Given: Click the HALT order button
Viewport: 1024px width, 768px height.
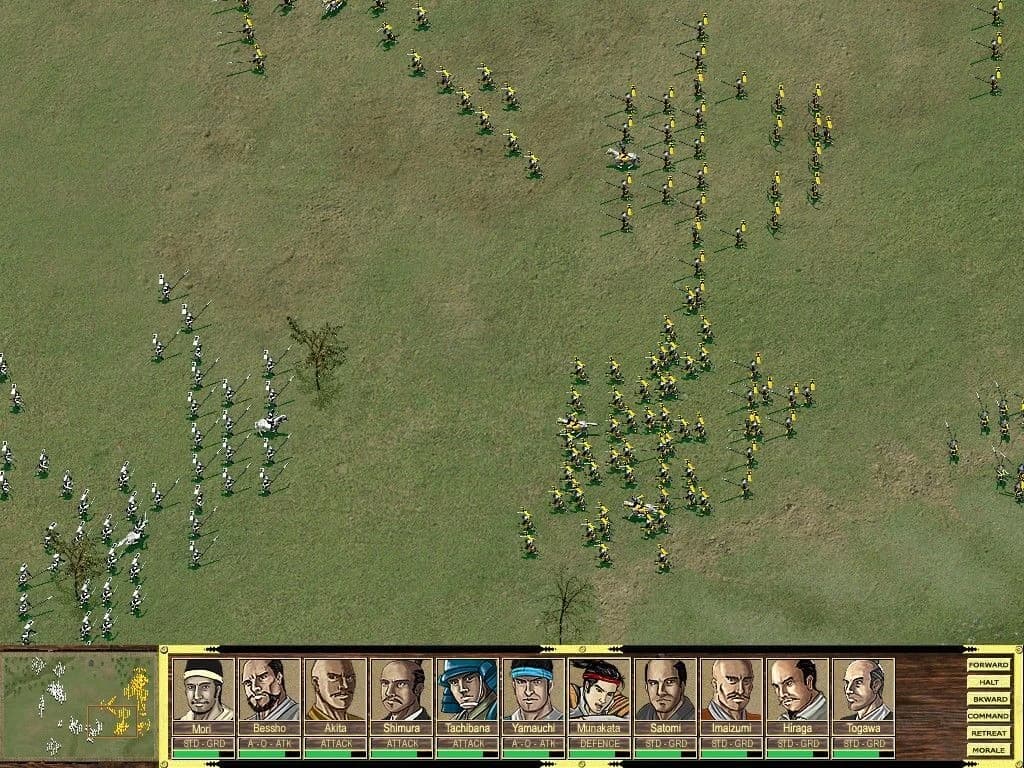Looking at the screenshot, I should pyautogui.click(x=988, y=681).
